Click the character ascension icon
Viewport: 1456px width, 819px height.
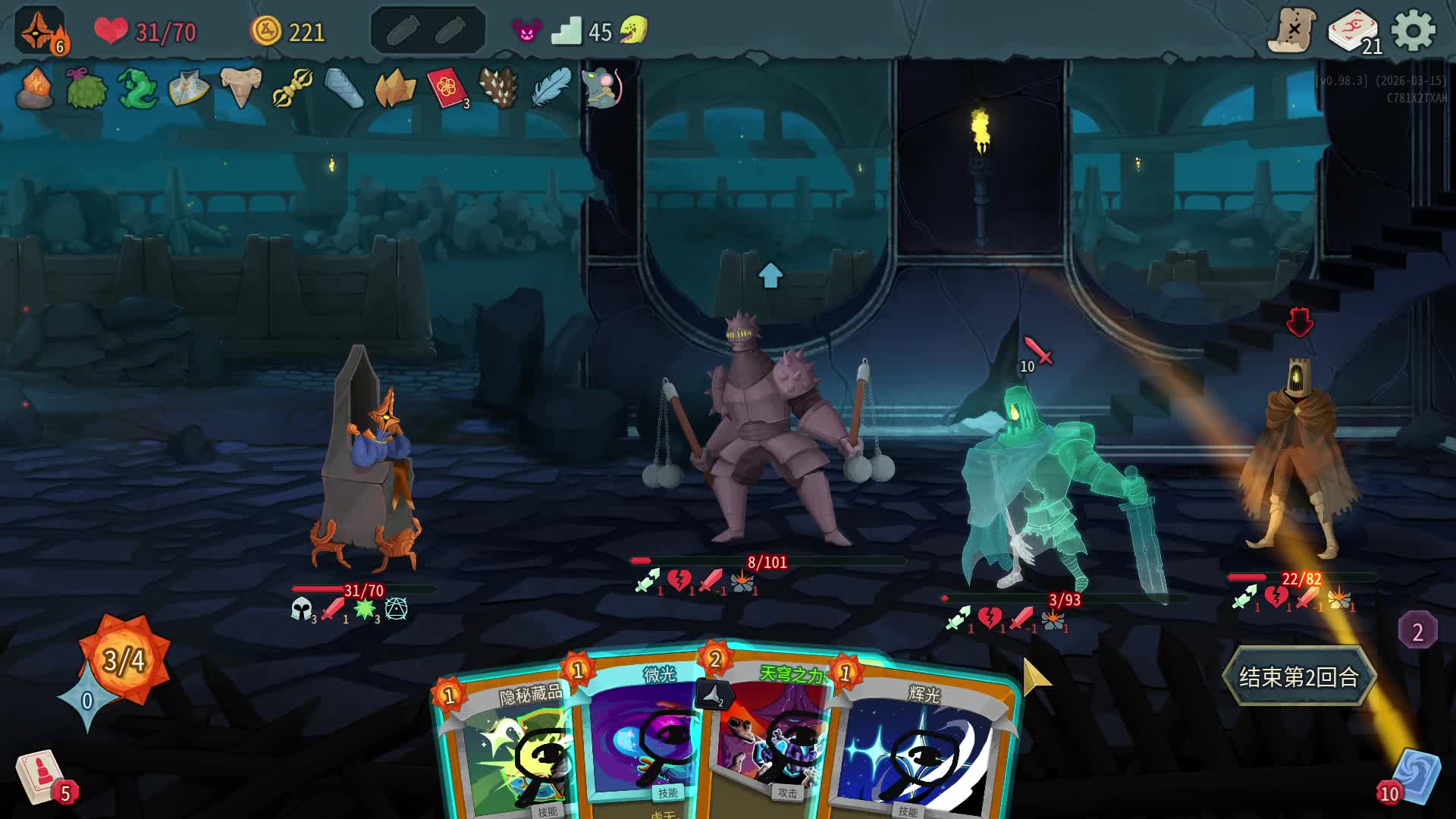point(39,31)
